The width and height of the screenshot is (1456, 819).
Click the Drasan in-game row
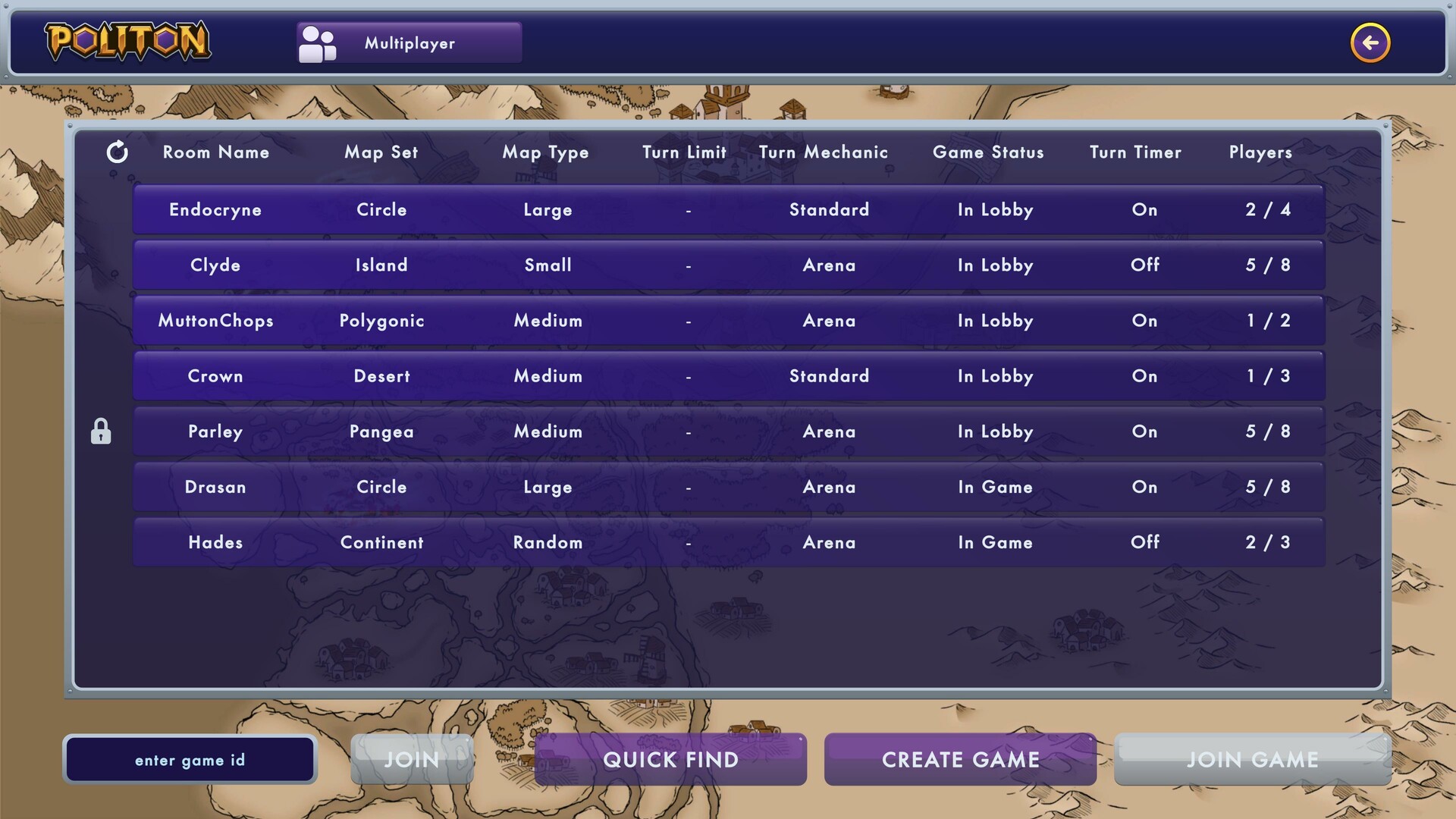[x=728, y=487]
